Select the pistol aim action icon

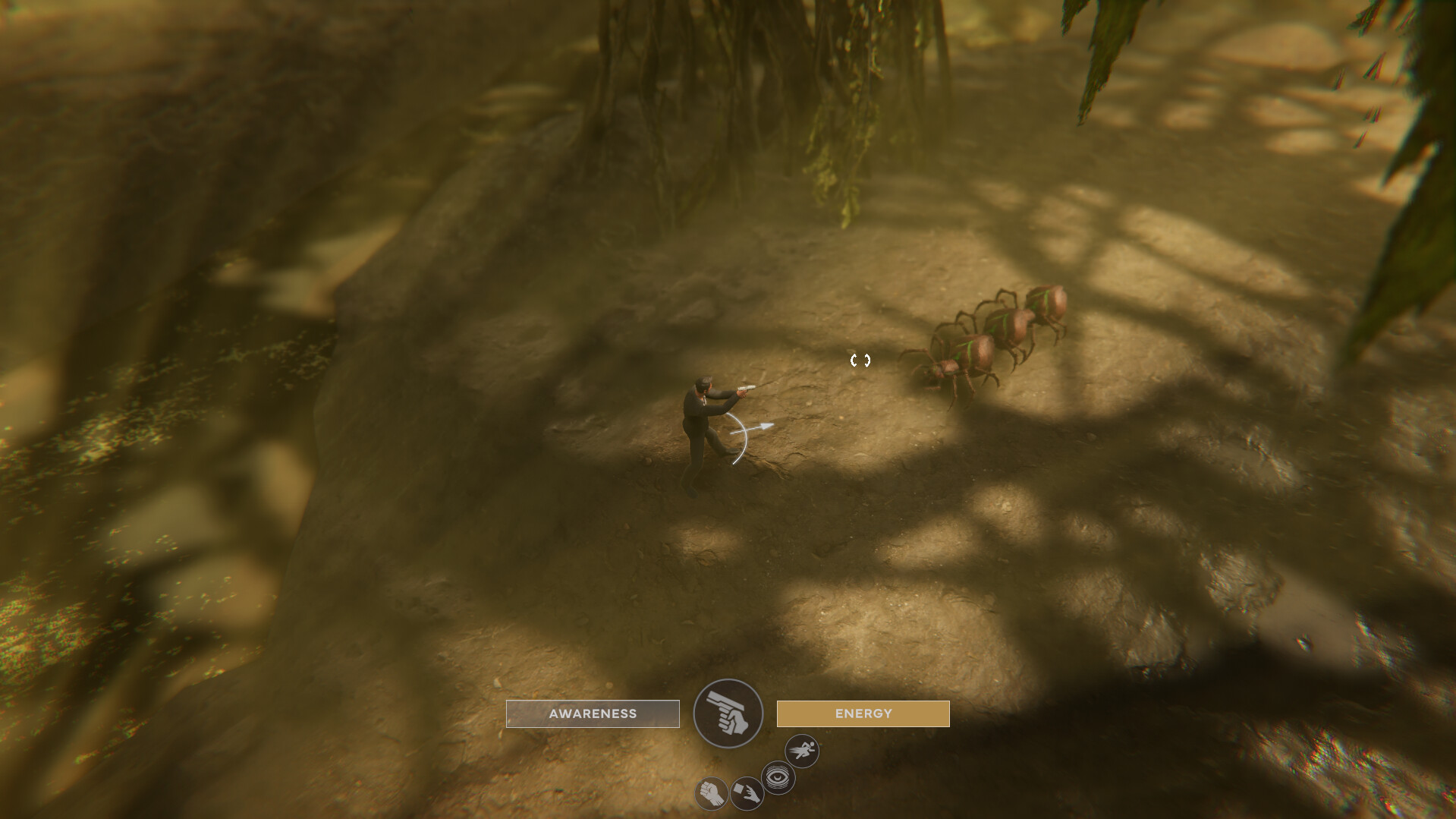[x=728, y=713]
